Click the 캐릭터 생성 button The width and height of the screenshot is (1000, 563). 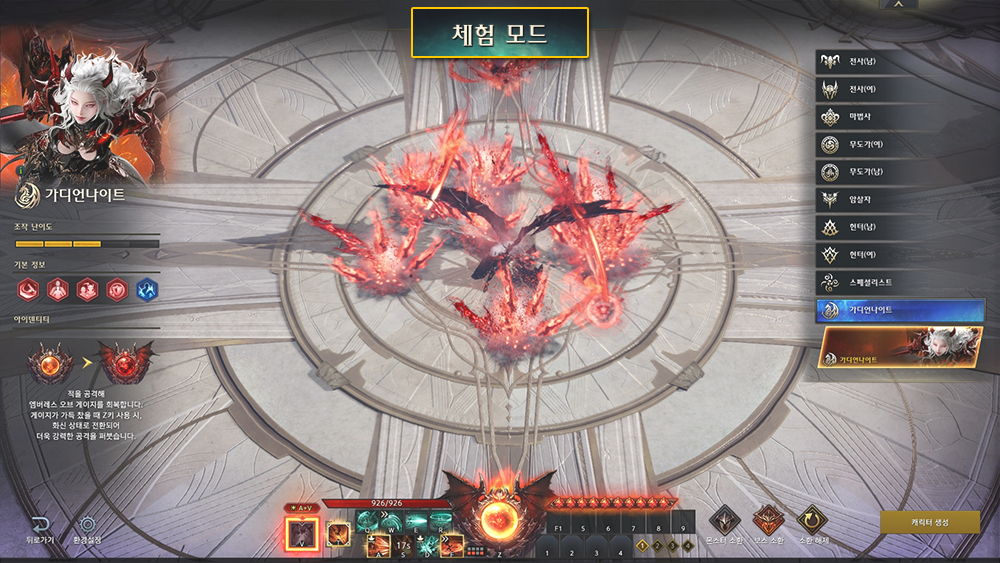click(929, 522)
